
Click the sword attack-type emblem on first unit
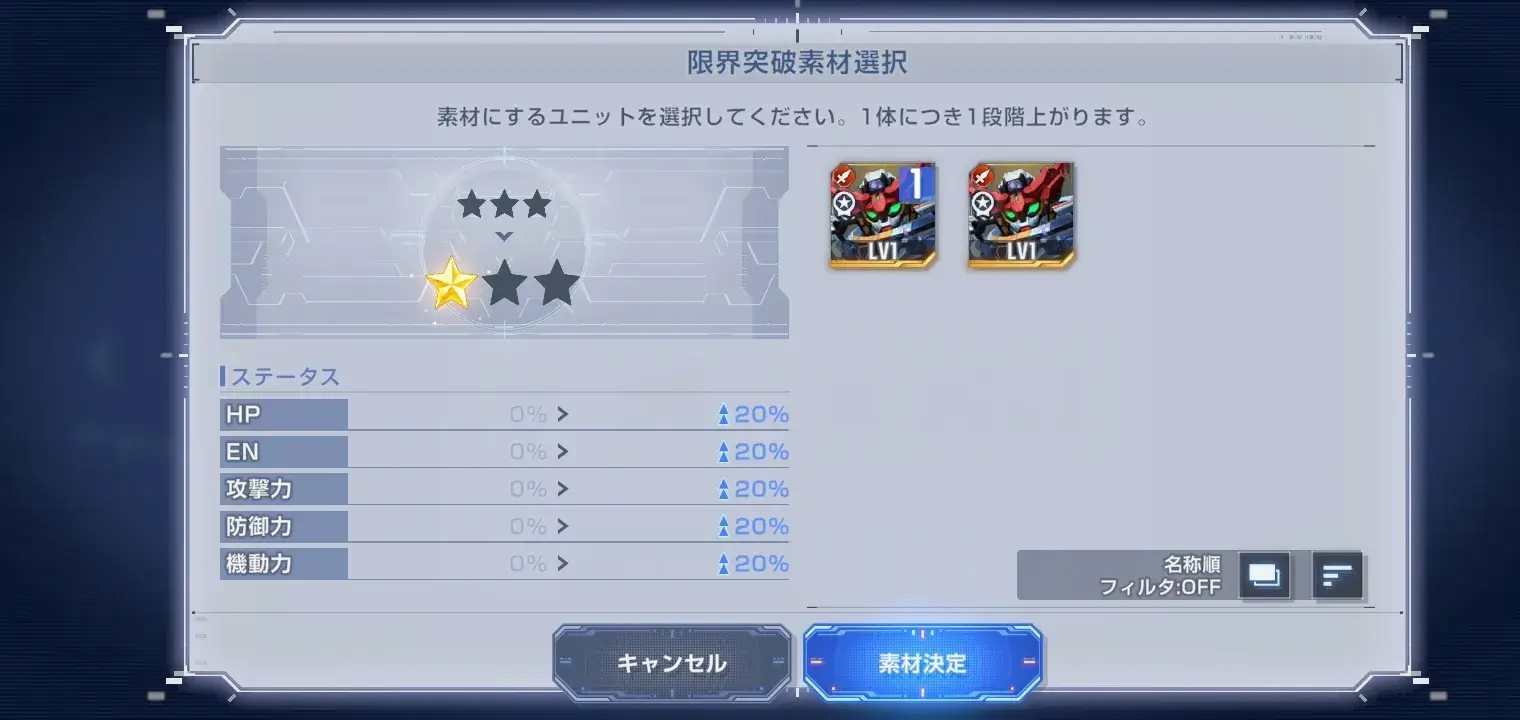click(x=843, y=174)
